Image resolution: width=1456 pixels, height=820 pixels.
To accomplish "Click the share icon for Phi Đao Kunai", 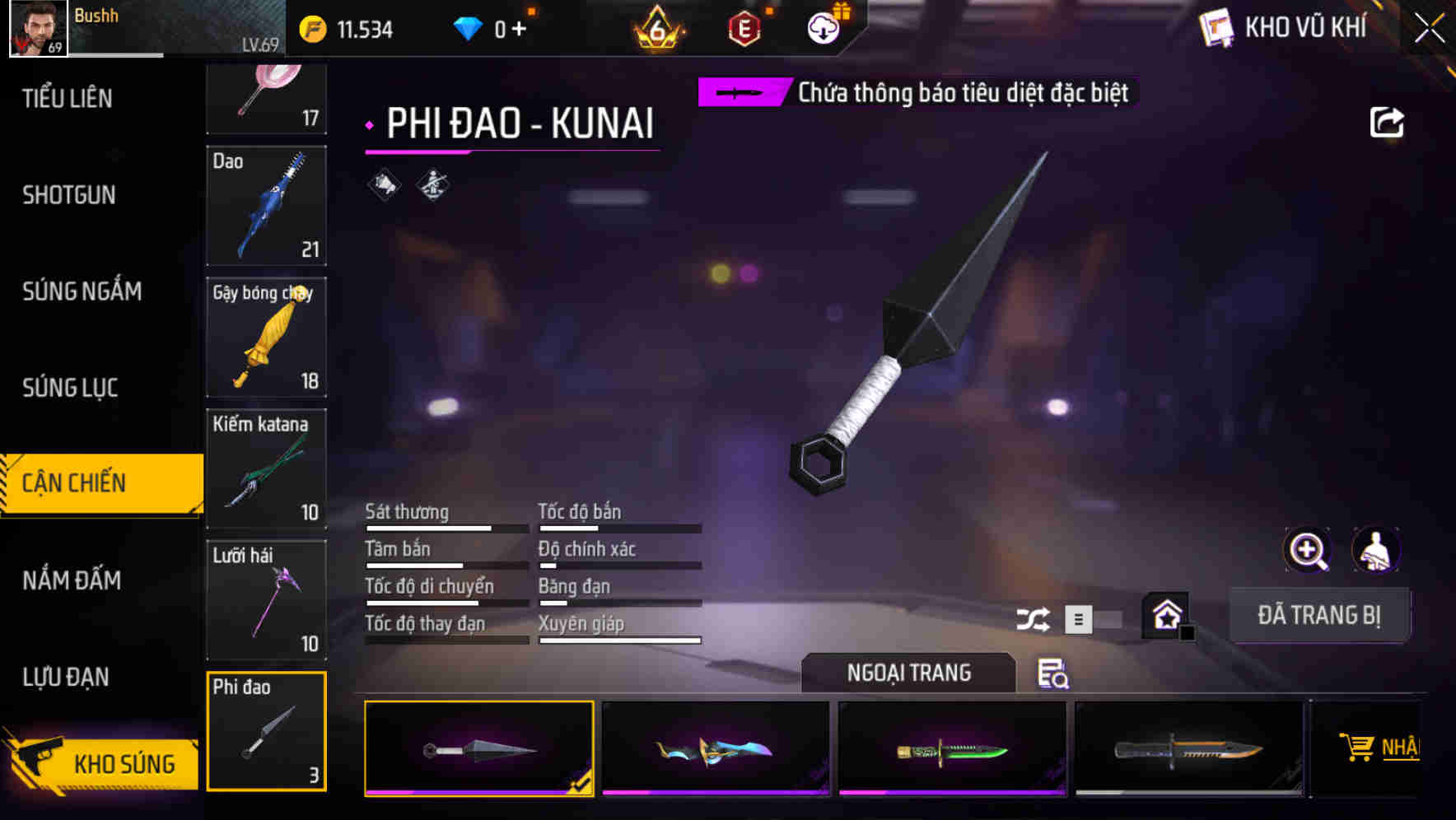I will 1388,121.
